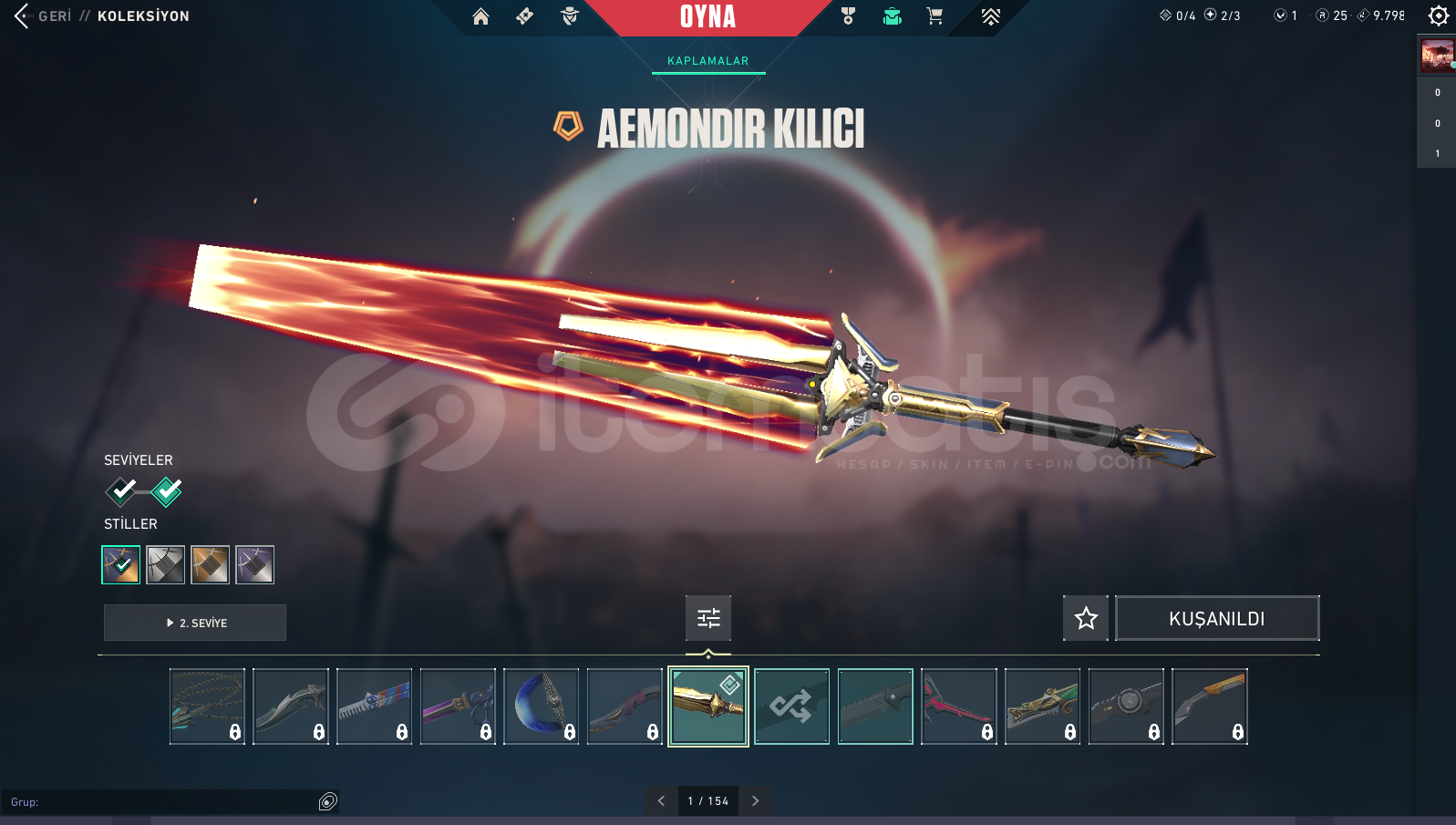Open the player card avatar thumbnail
This screenshot has width=1456, height=825.
pos(1437,57)
